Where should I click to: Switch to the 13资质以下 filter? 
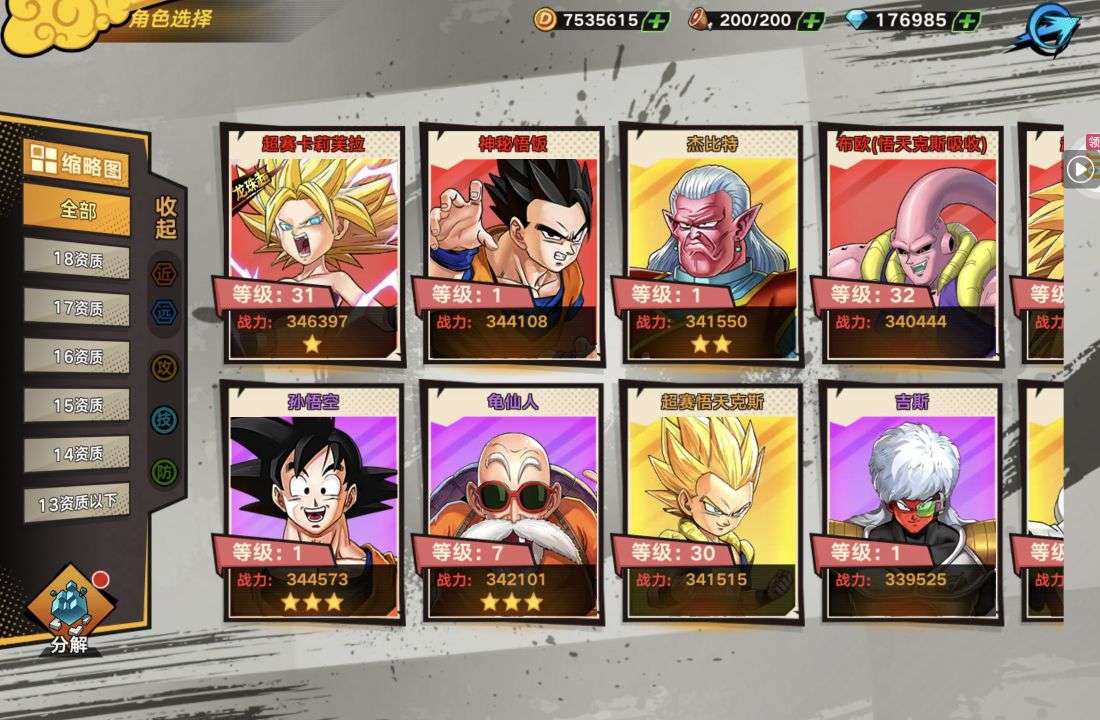click(77, 503)
